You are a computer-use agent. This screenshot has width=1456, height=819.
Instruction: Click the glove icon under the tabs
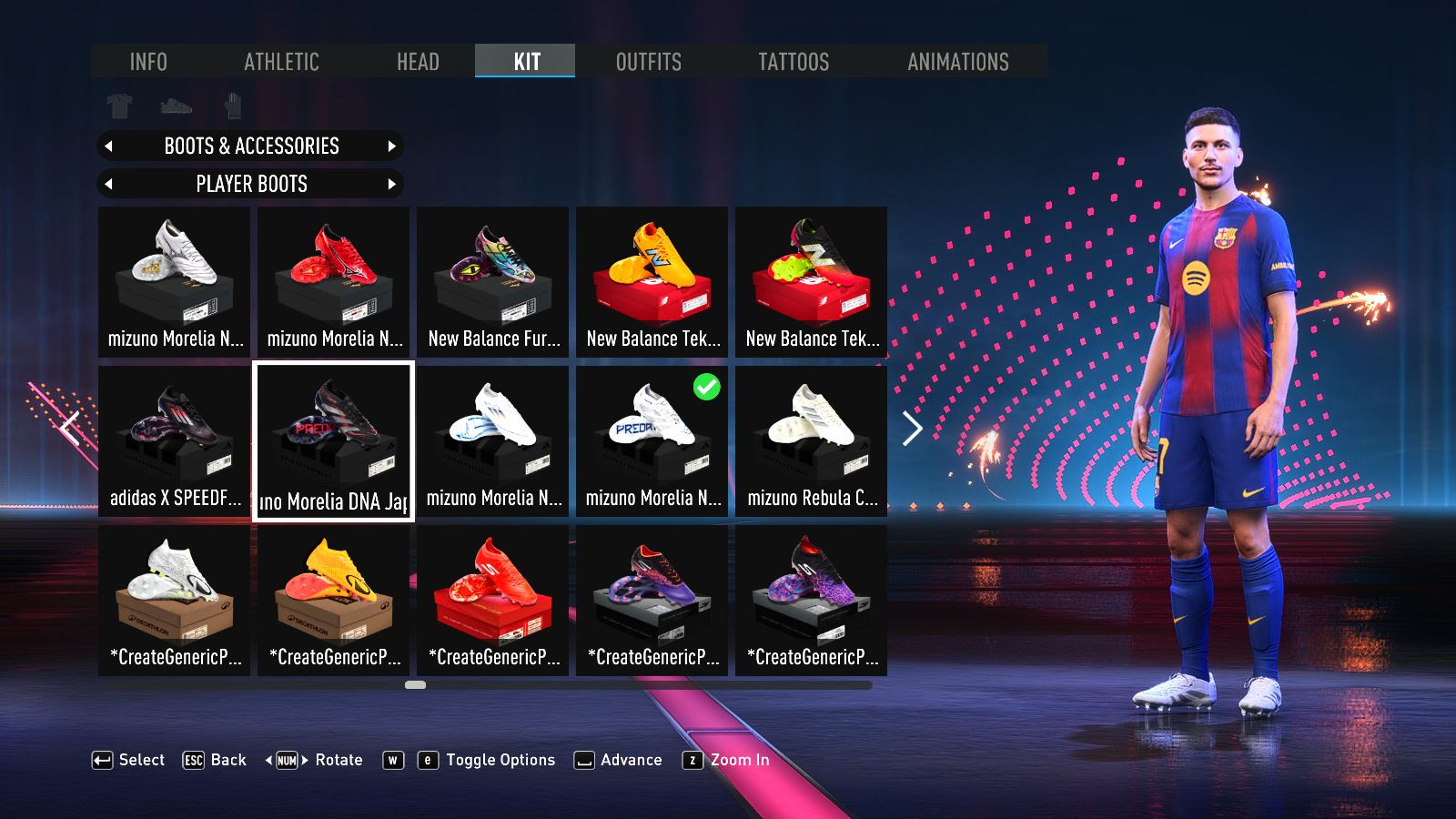coord(233,106)
